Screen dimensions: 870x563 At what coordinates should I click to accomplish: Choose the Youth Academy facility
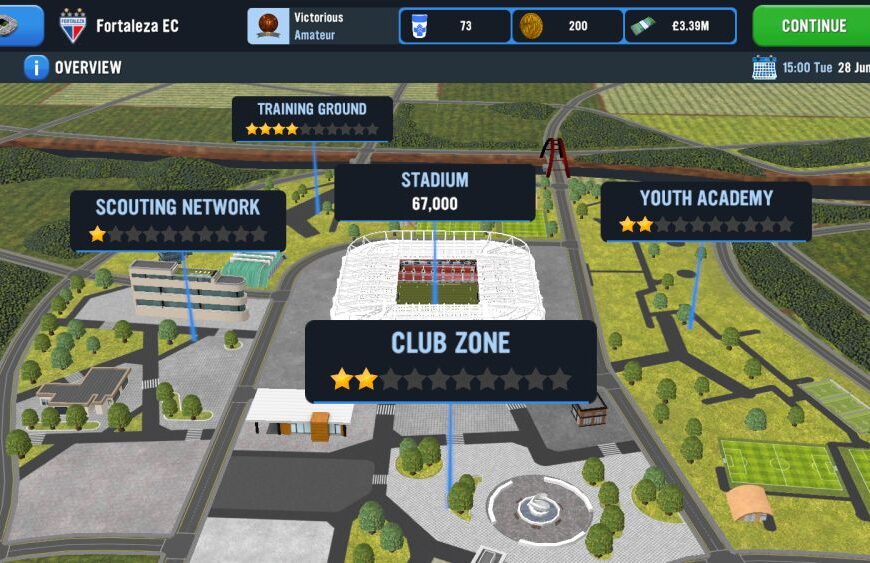(706, 210)
